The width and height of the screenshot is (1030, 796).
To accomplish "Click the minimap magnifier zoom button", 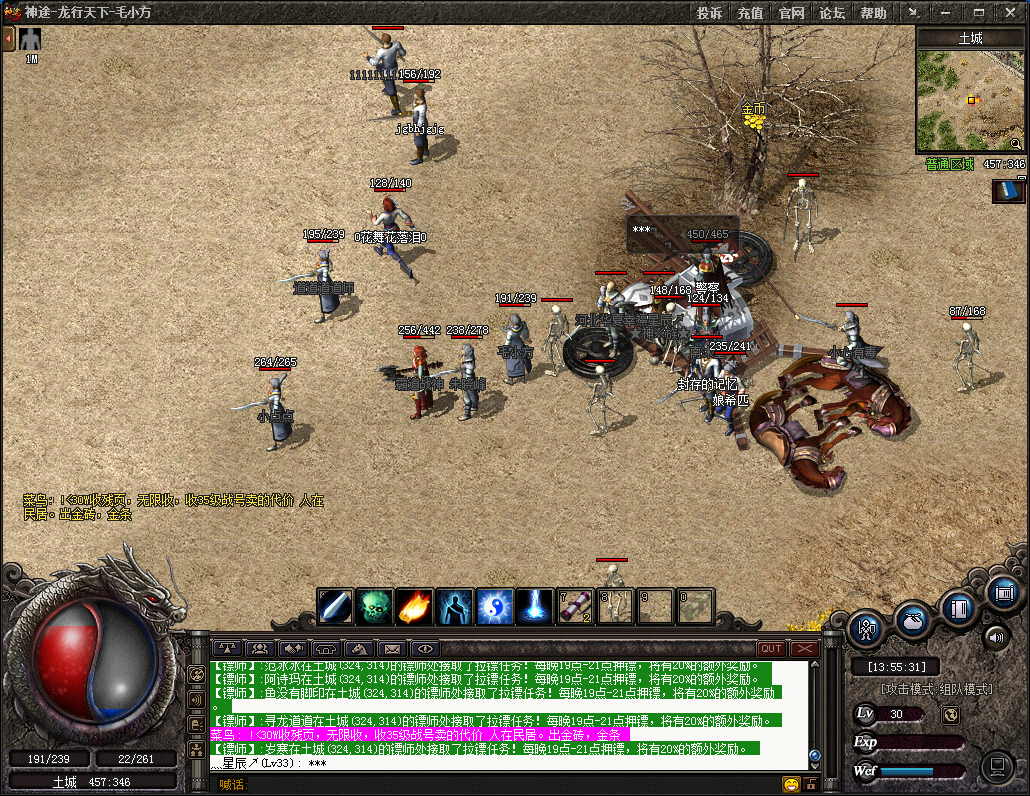I will (x=1016, y=144).
